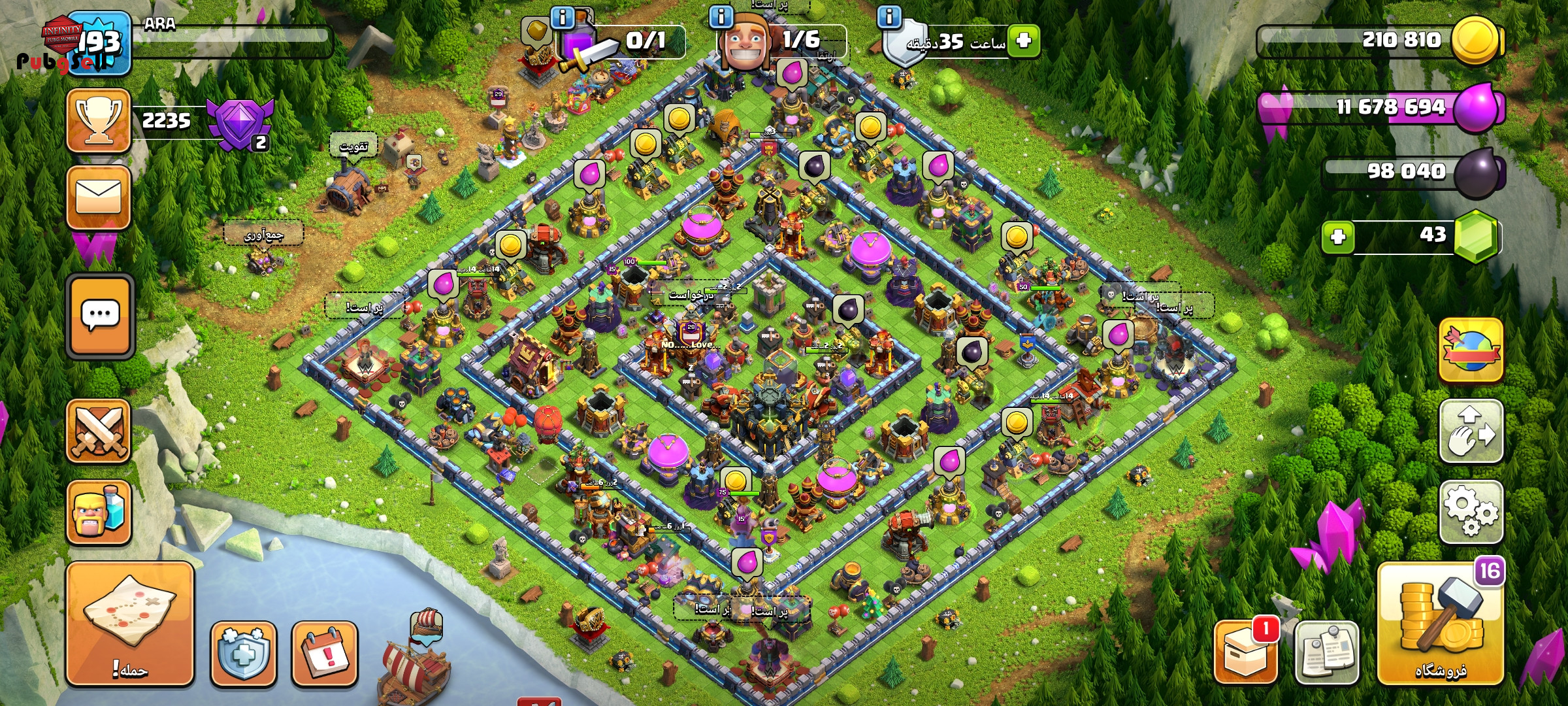Open the mail envelope inbox
The width and height of the screenshot is (1568, 706).
pos(99,197)
